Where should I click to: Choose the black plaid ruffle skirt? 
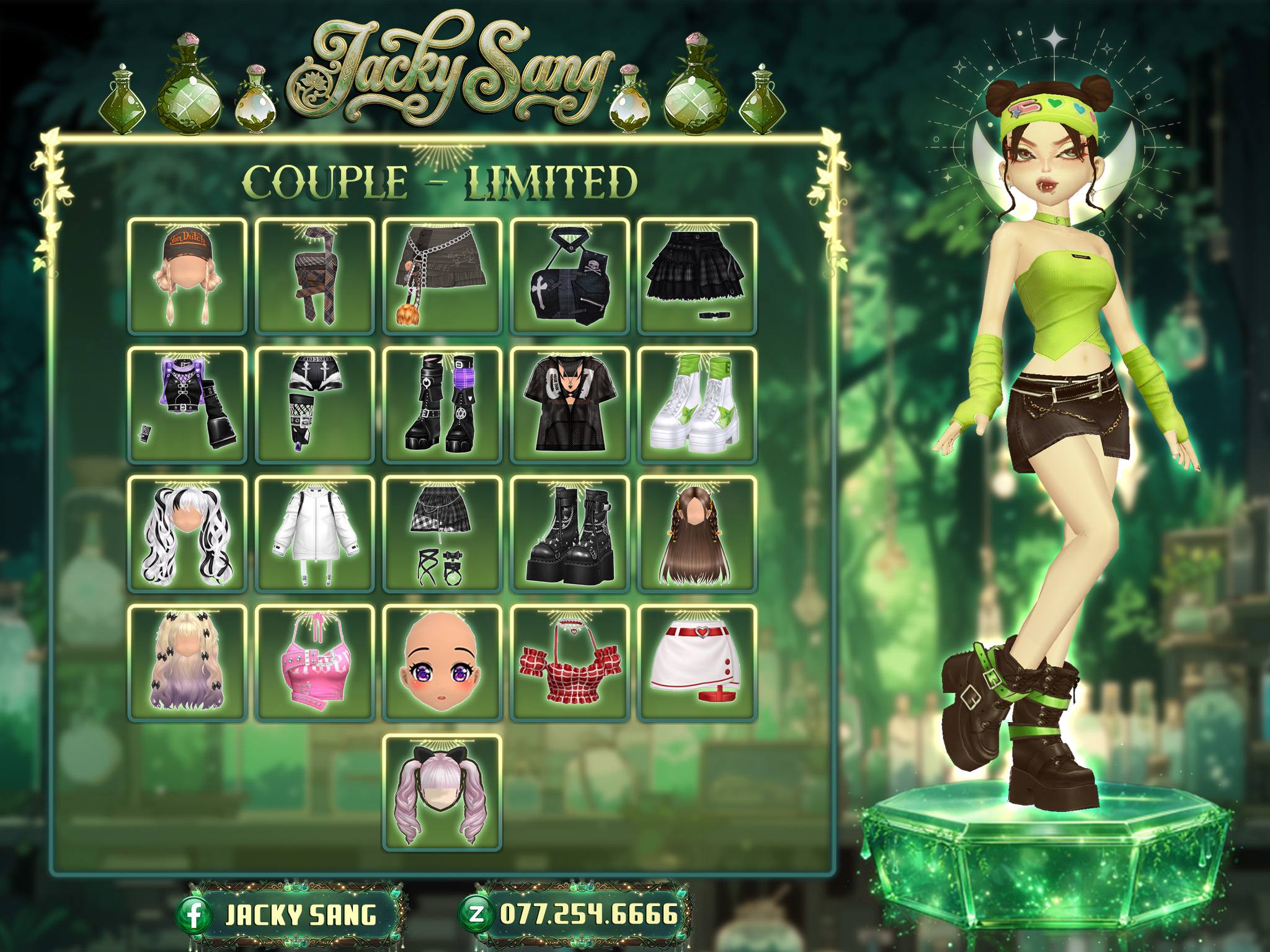click(x=697, y=276)
